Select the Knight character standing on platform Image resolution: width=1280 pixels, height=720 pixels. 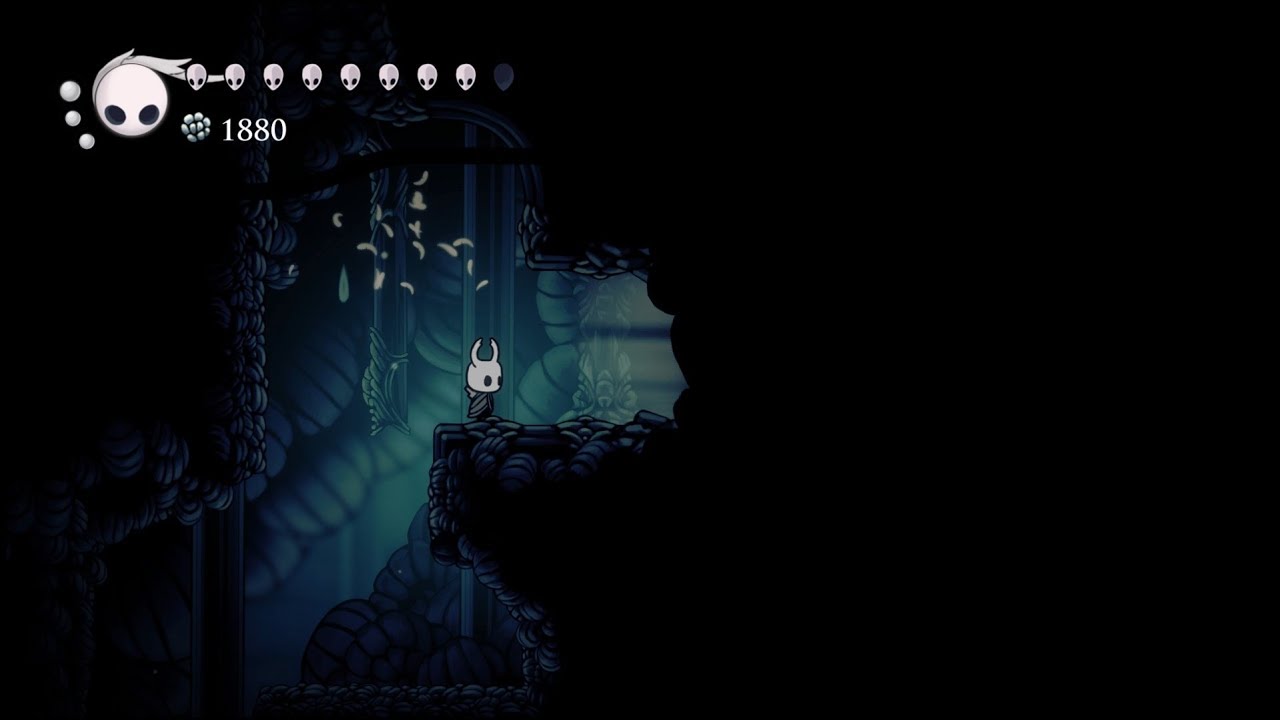point(484,378)
